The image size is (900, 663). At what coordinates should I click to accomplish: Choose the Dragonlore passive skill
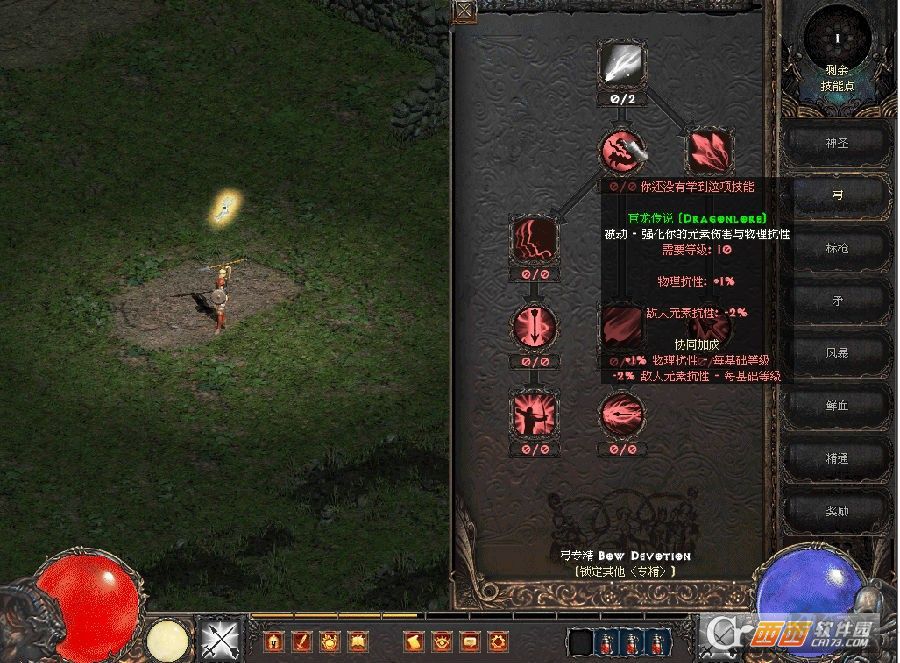point(622,150)
